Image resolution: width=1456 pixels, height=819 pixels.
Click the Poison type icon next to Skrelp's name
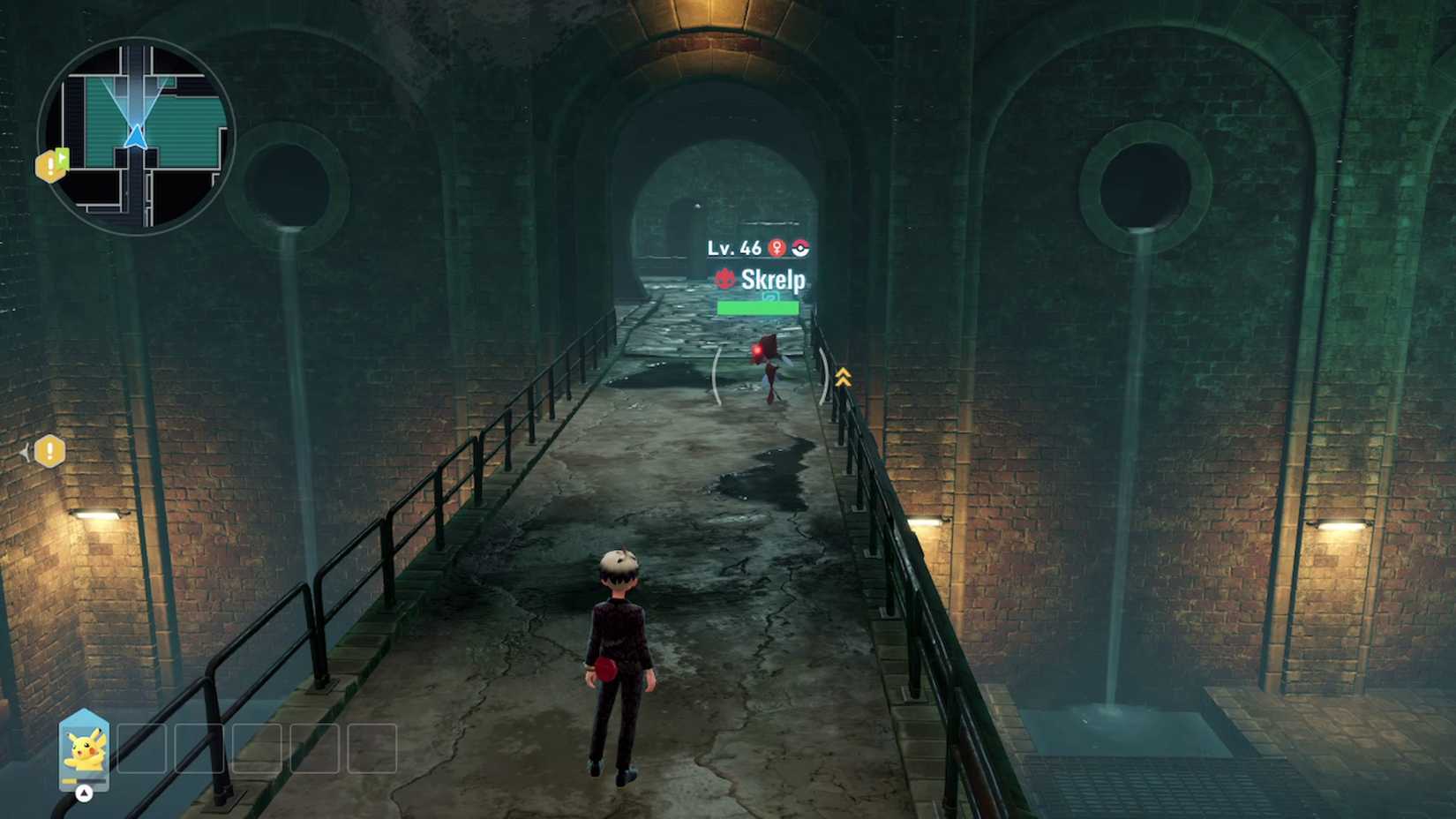click(724, 280)
